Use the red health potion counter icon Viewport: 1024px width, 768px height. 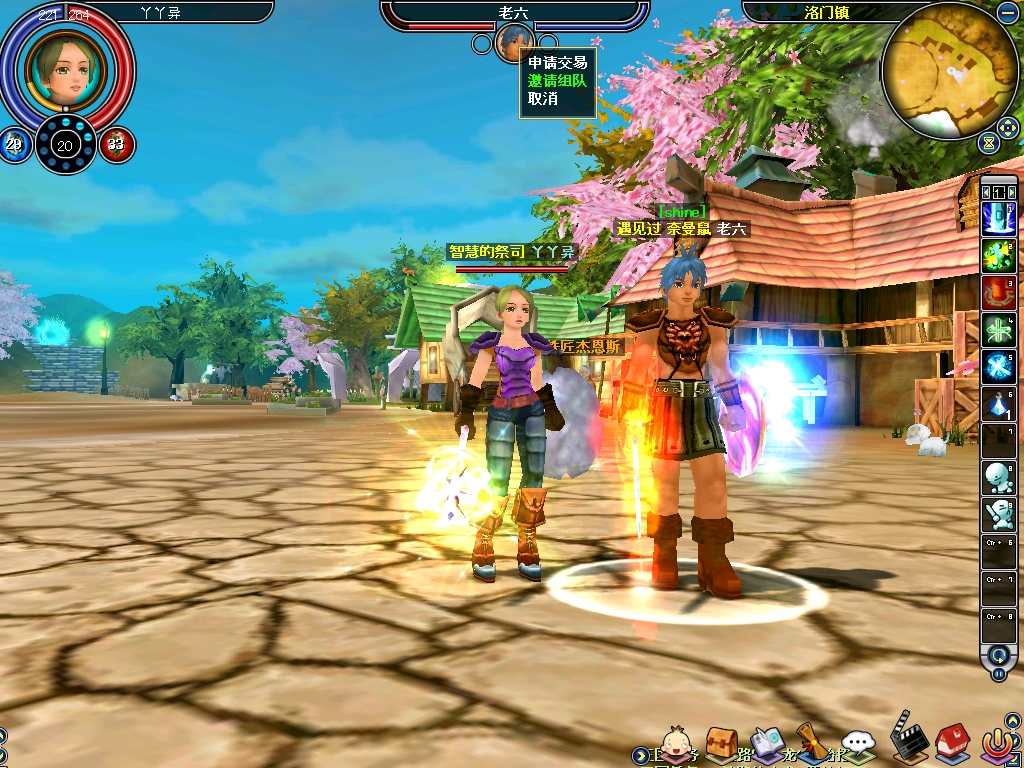coord(116,145)
